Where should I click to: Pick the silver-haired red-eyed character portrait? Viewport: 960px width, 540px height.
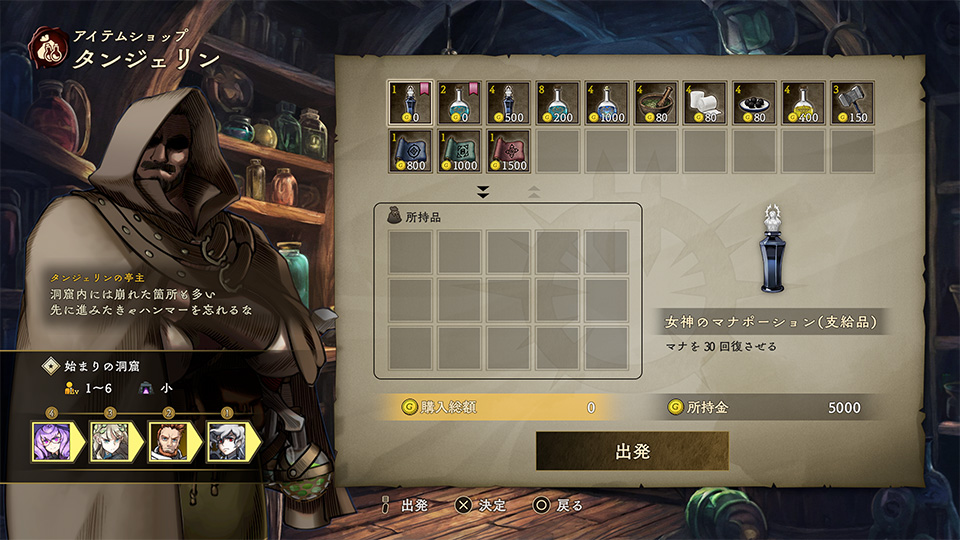225,440
